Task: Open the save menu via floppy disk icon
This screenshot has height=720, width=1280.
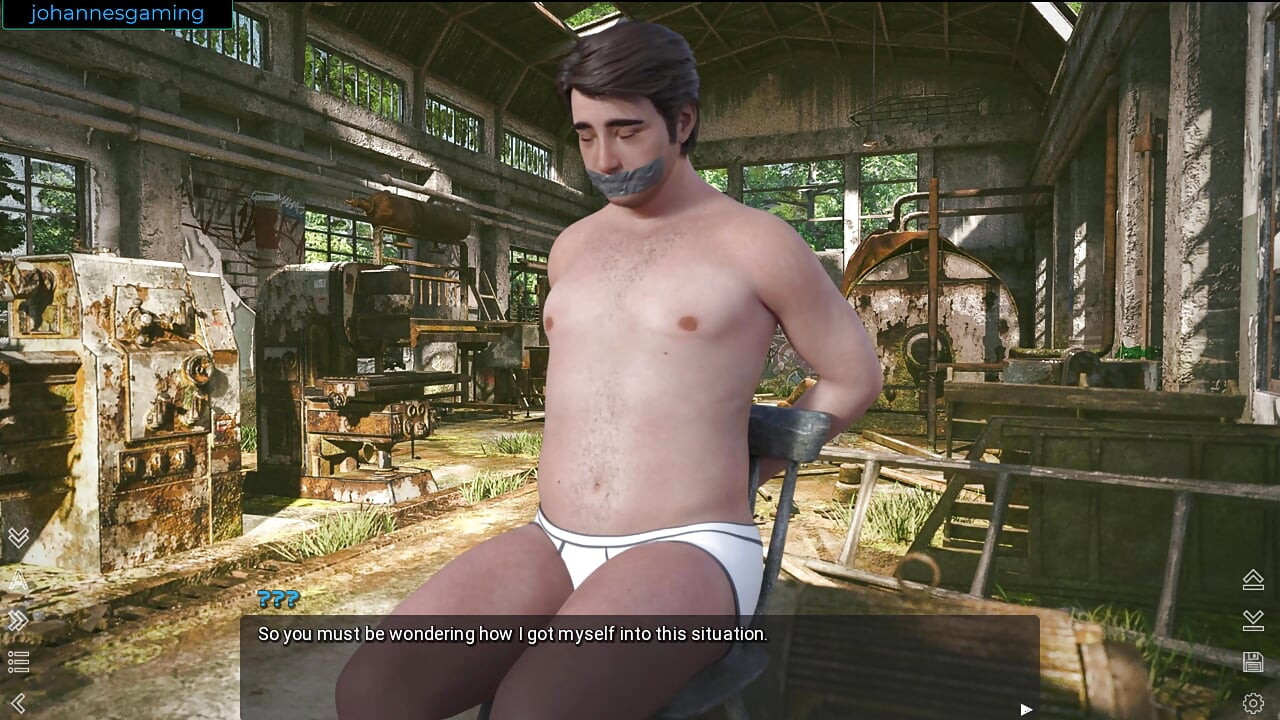Action: pyautogui.click(x=1253, y=662)
